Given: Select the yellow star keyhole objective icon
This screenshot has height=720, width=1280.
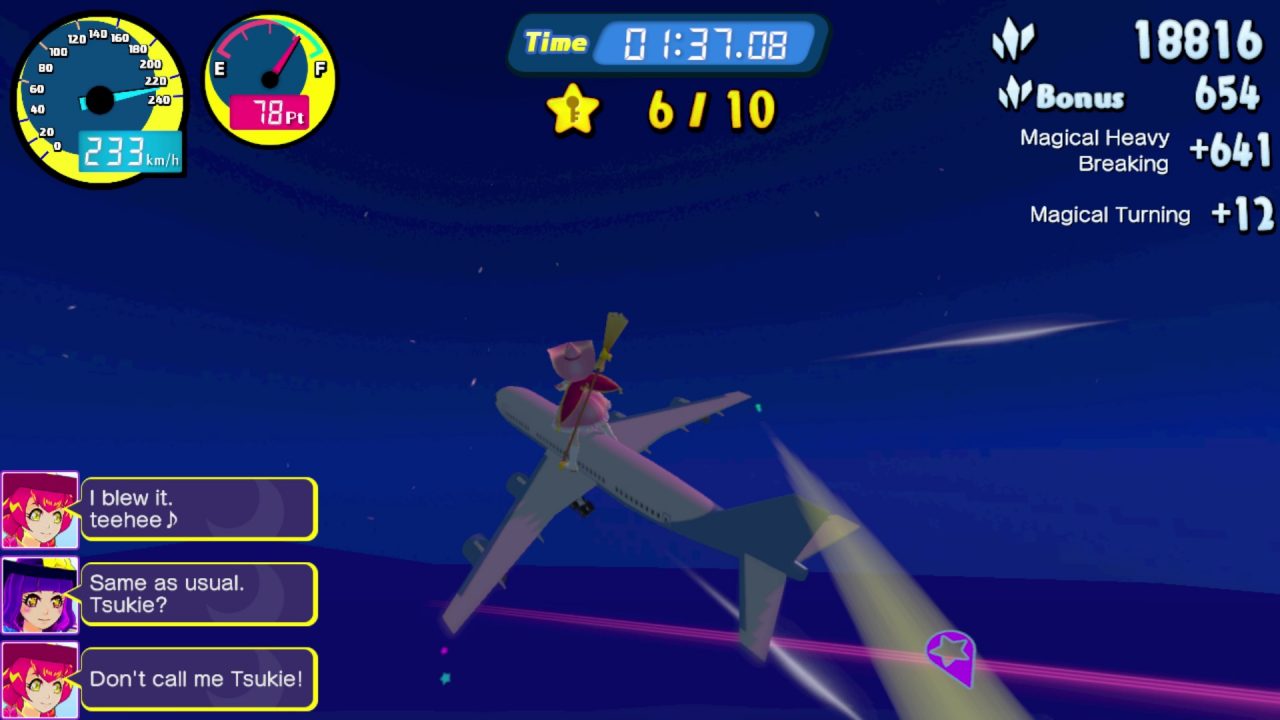Looking at the screenshot, I should 573,109.
